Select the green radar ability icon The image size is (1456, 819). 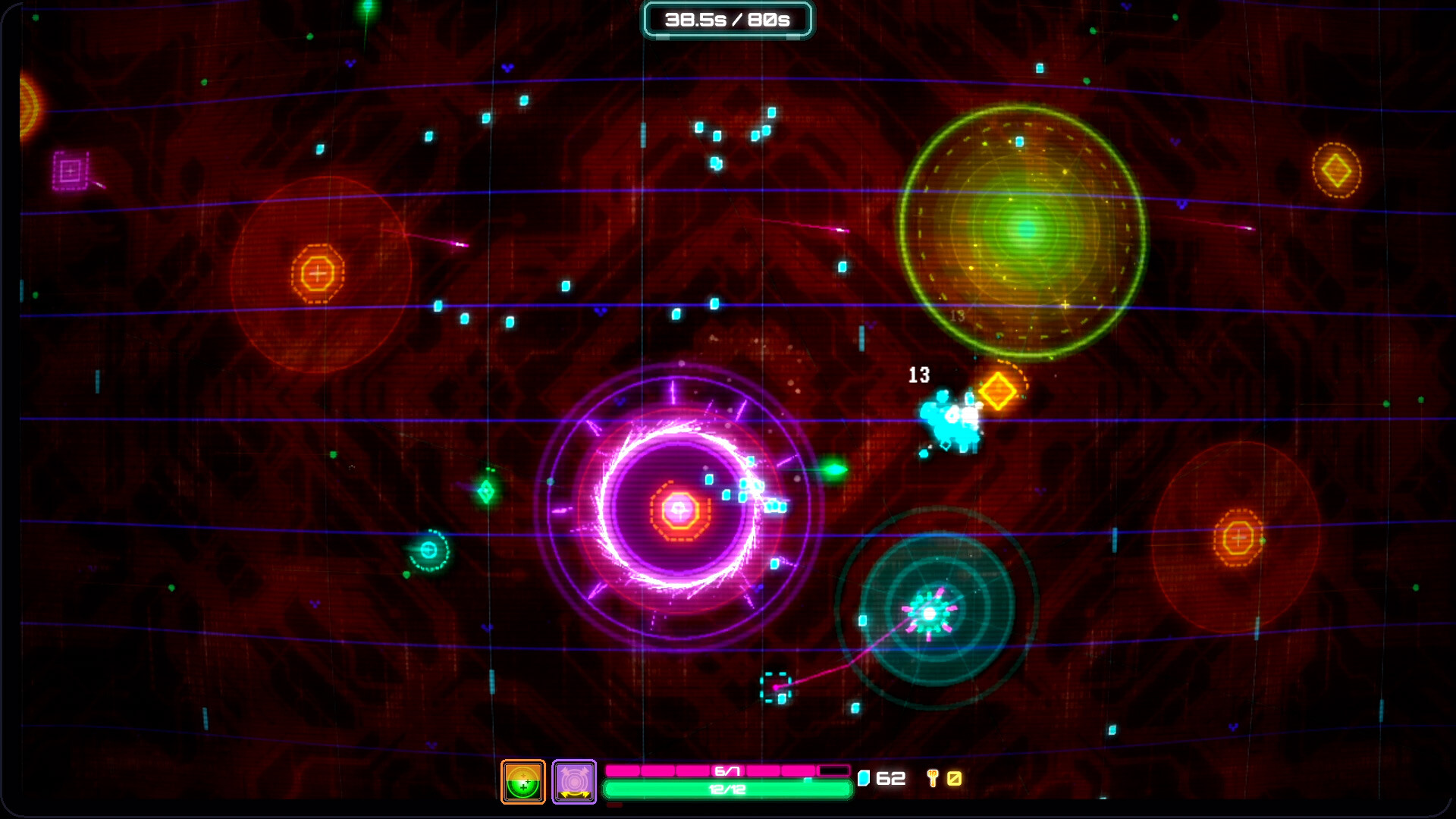(x=522, y=780)
